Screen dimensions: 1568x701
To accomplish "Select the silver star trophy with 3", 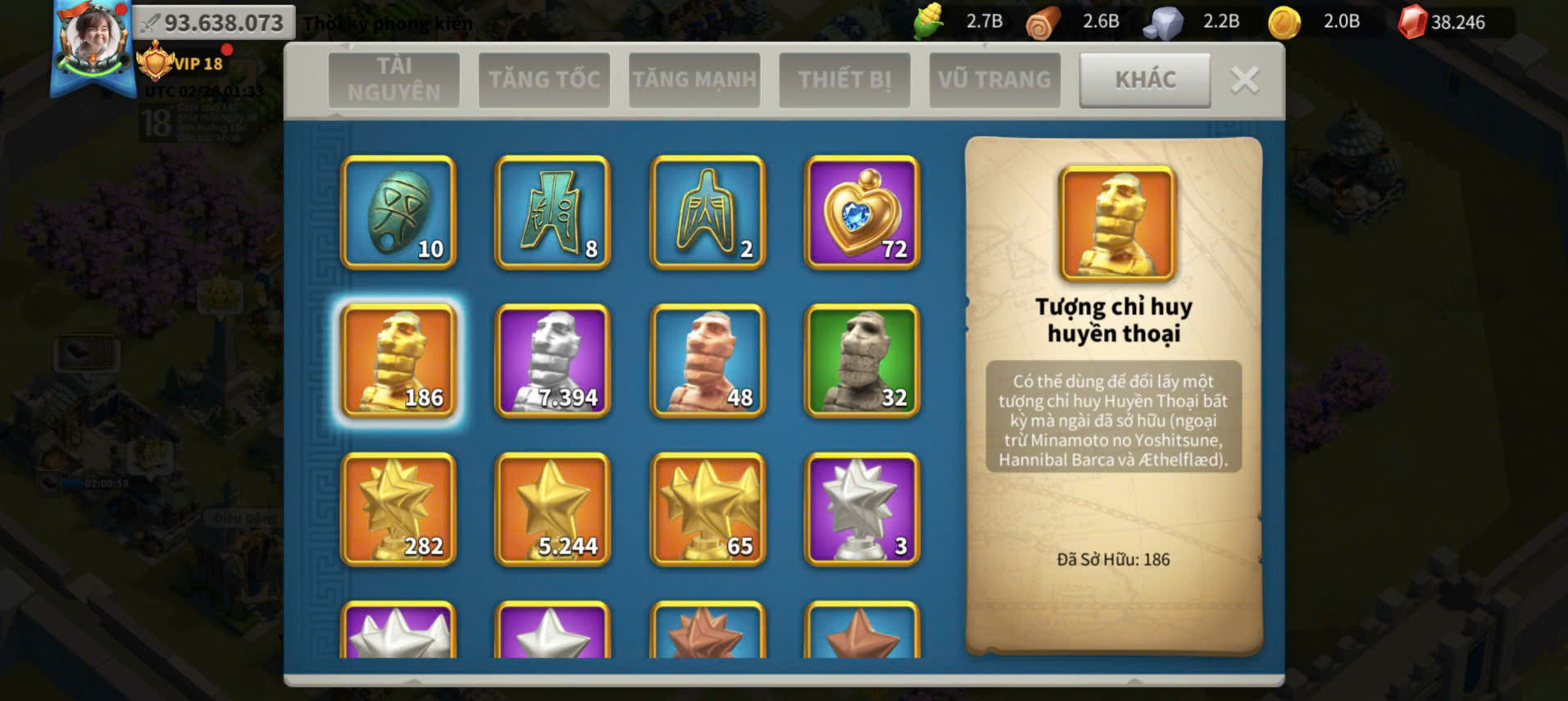I will [x=862, y=509].
